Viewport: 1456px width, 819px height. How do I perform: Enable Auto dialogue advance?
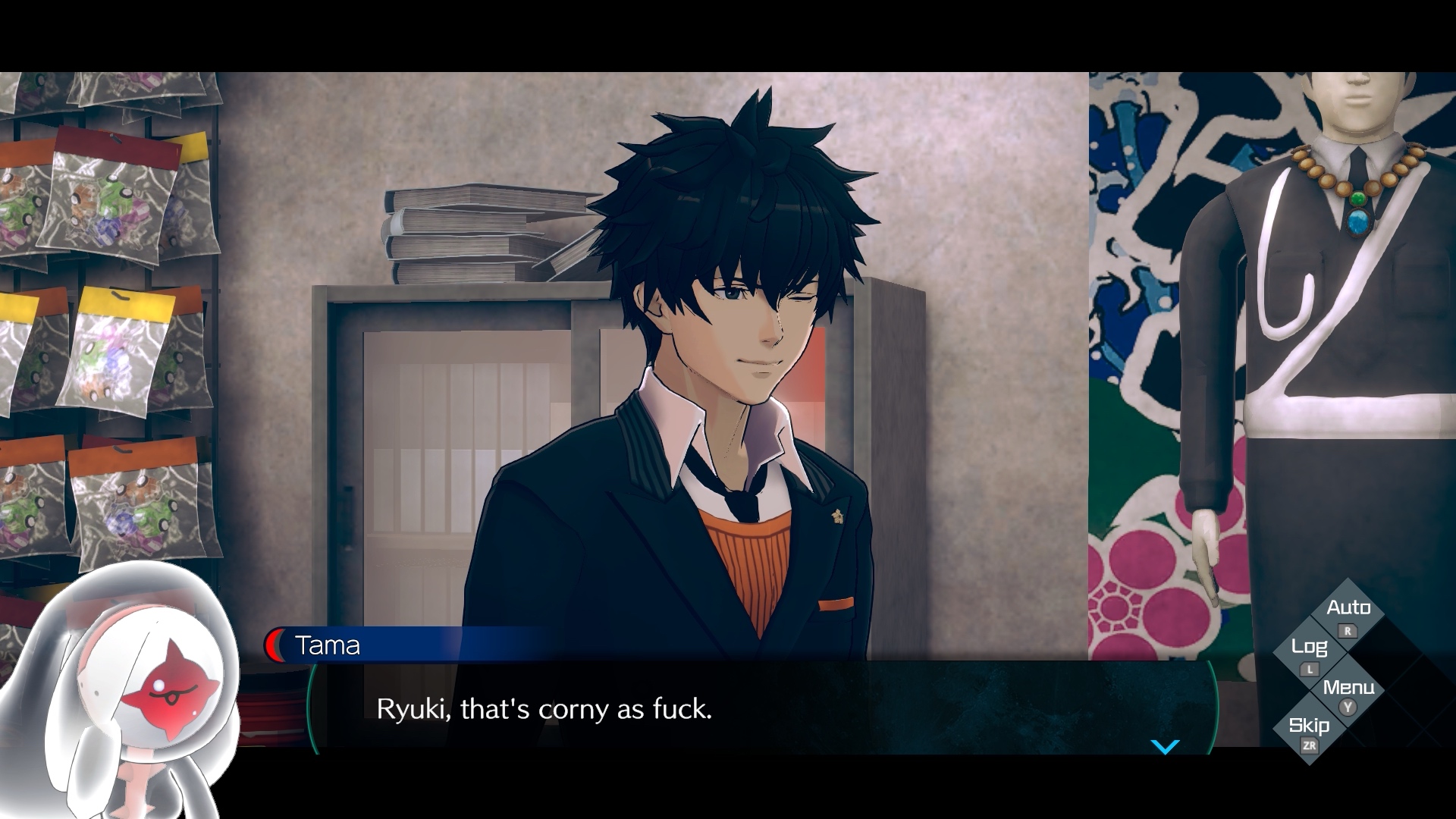(1348, 614)
